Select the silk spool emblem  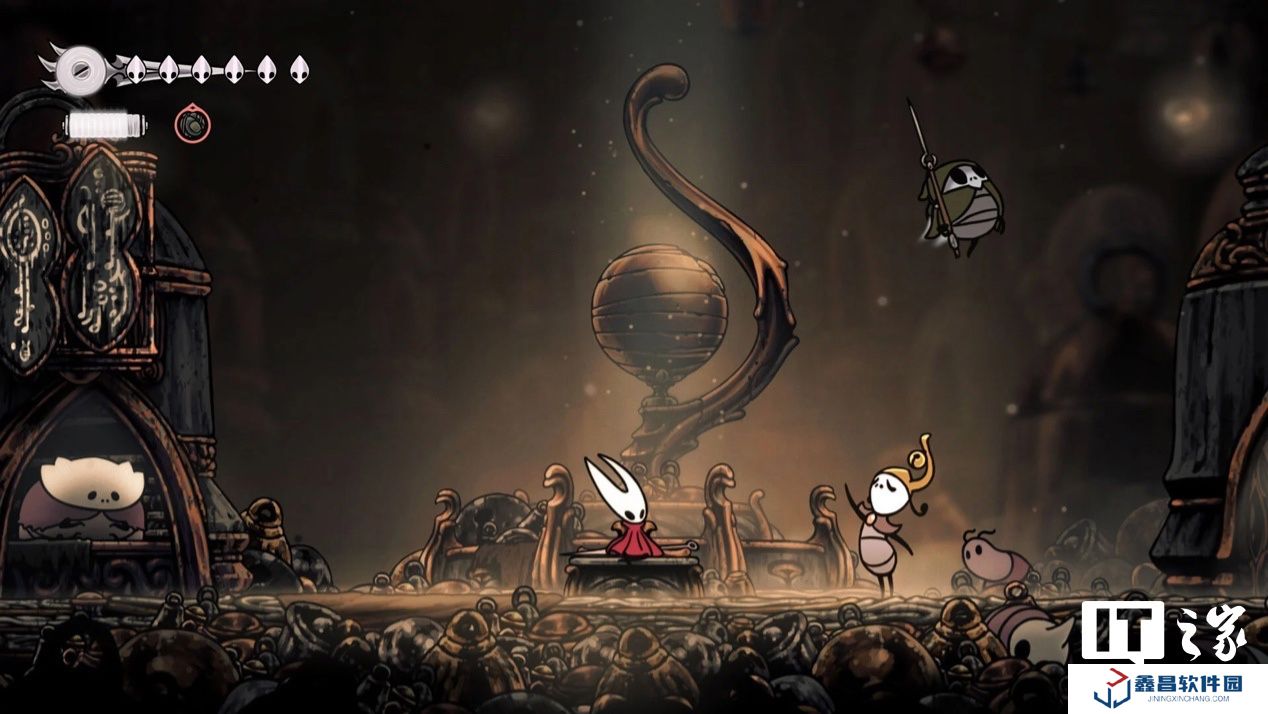click(75, 69)
